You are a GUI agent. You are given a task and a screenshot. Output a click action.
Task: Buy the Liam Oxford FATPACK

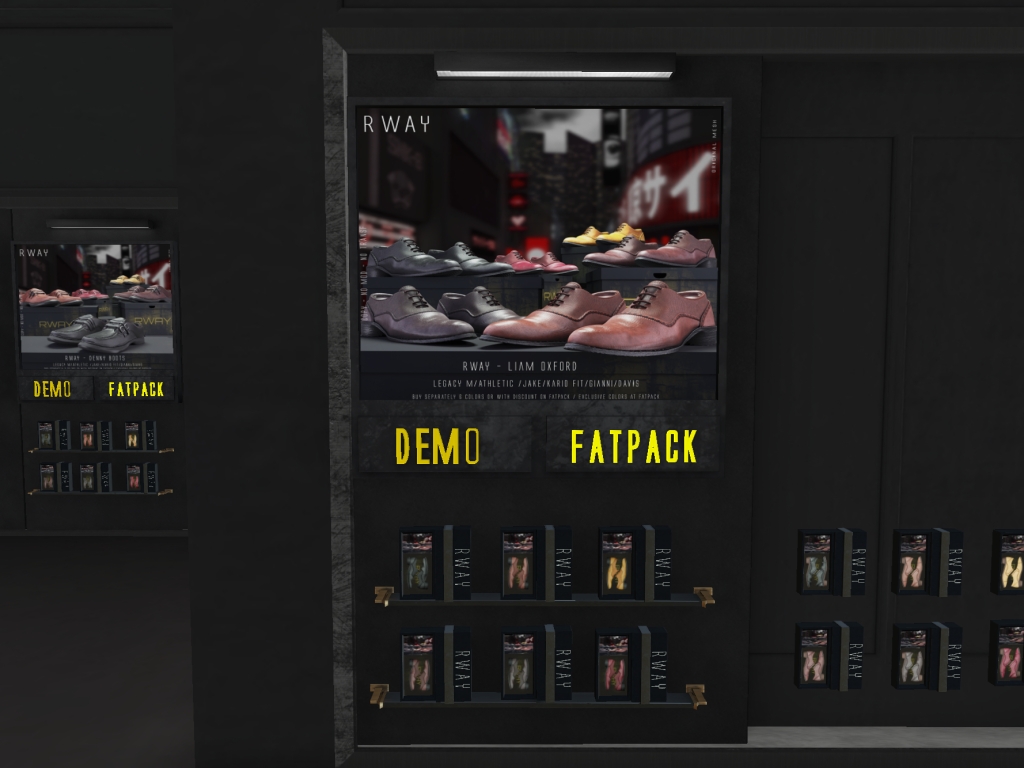(x=633, y=446)
